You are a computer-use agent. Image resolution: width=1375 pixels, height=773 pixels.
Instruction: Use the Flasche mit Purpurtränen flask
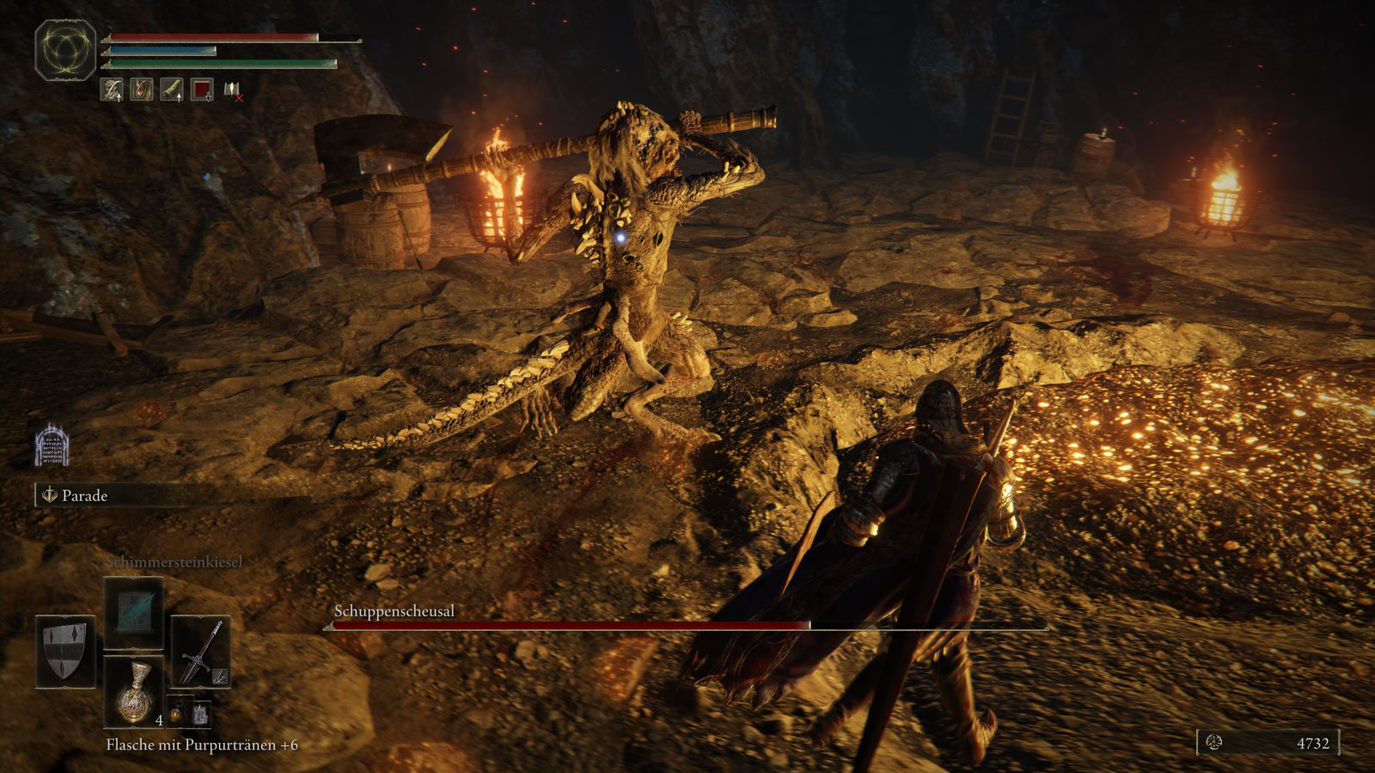click(x=134, y=692)
